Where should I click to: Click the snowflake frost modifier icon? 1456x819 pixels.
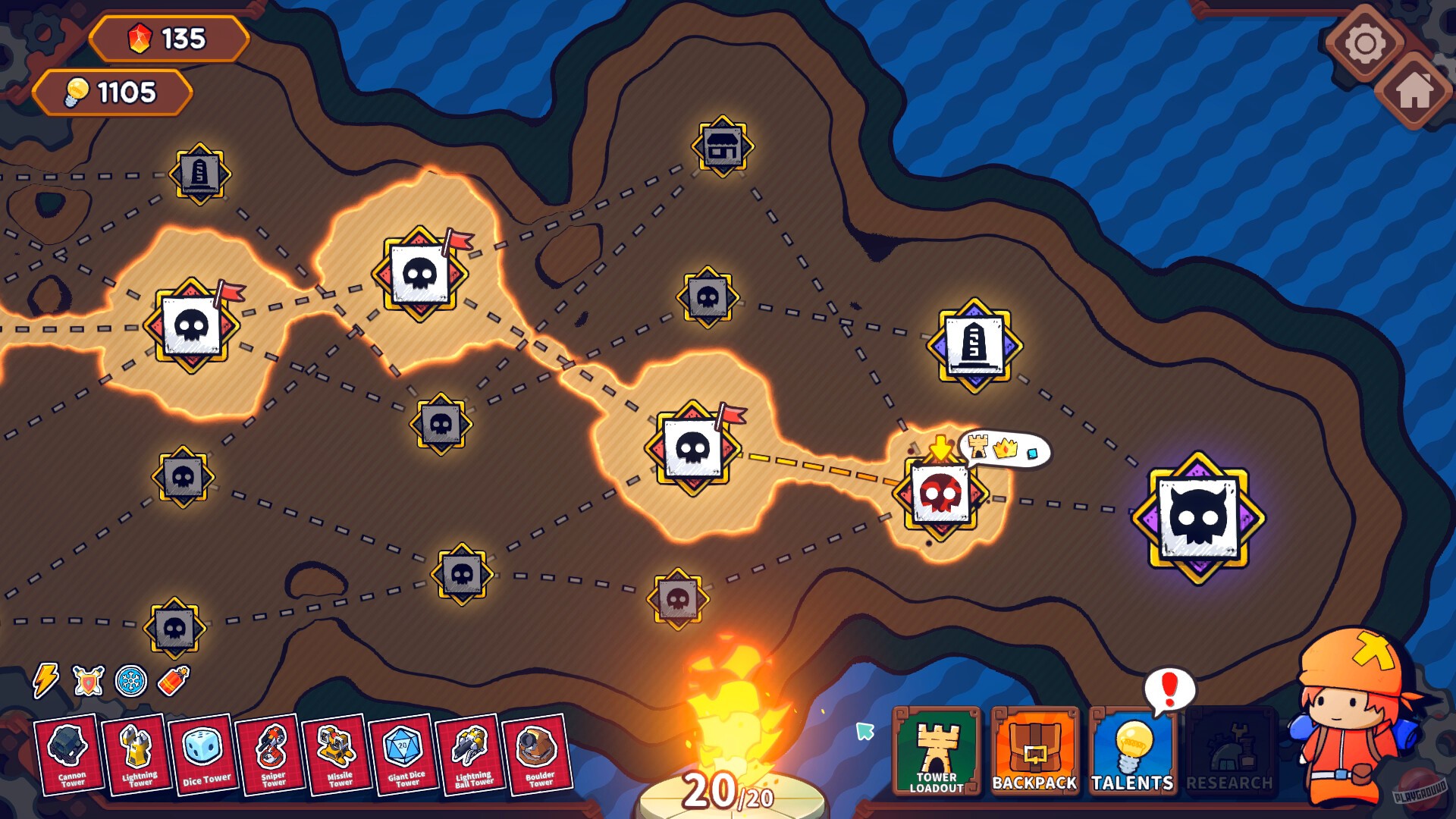(131, 681)
